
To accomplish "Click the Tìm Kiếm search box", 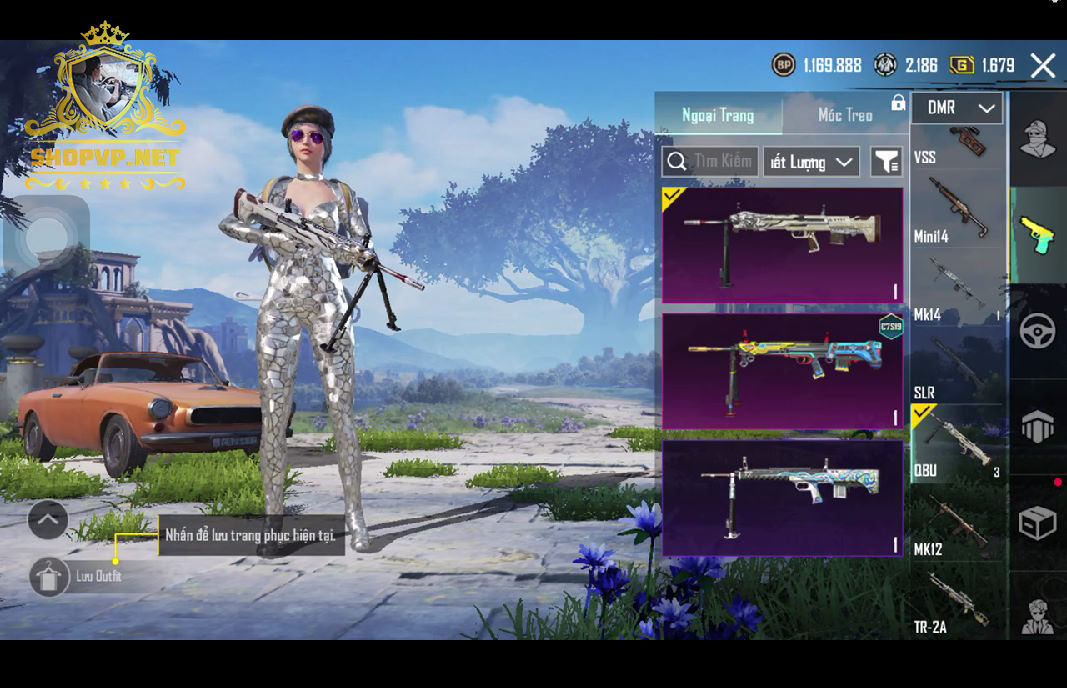I will (x=710, y=162).
